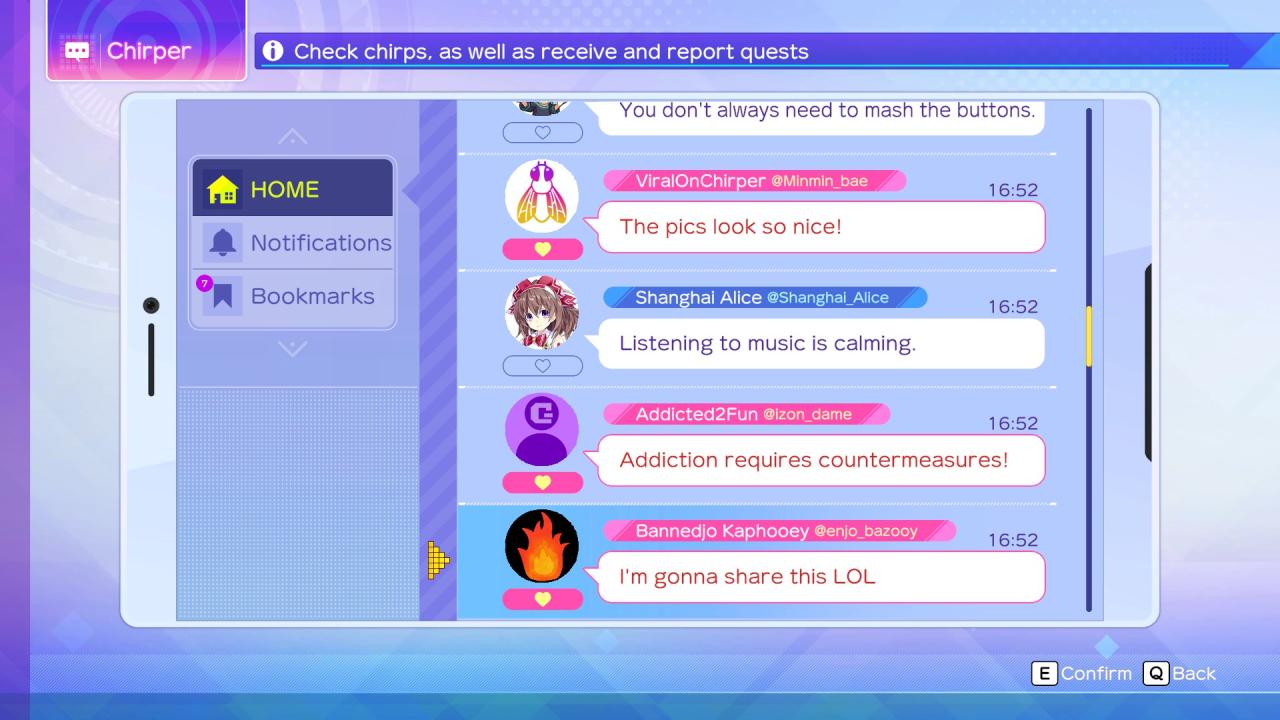Like the ViralOnChirper chirp with its heart
This screenshot has height=720, width=1280.
click(542, 249)
